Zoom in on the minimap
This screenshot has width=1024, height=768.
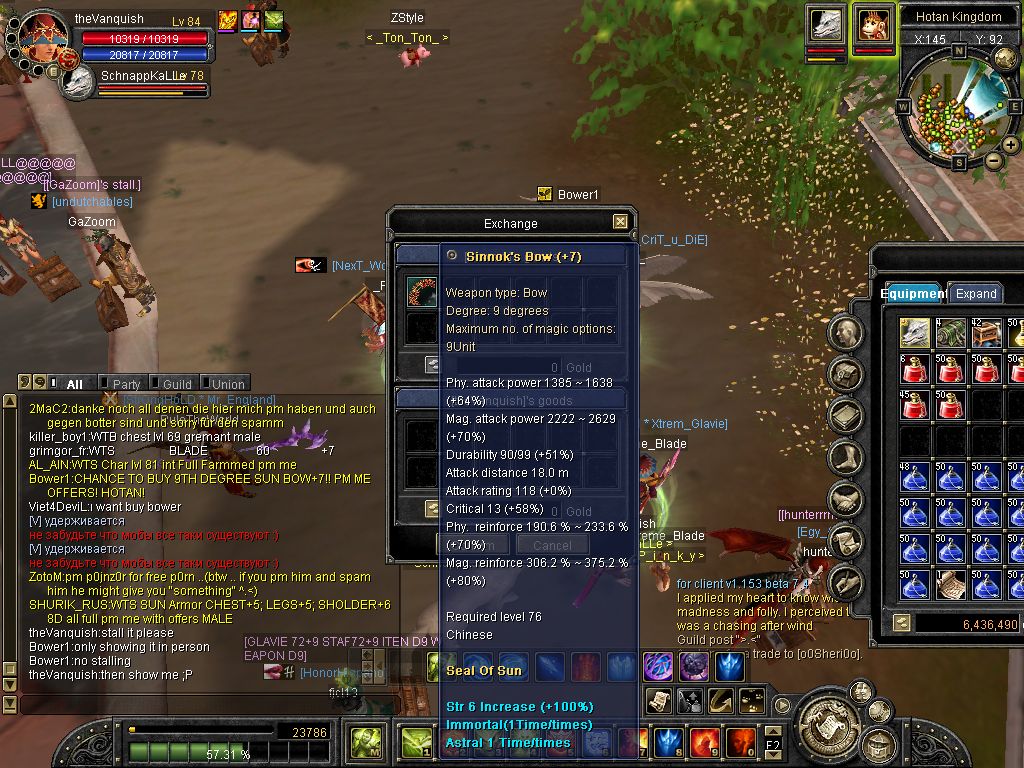click(1011, 145)
